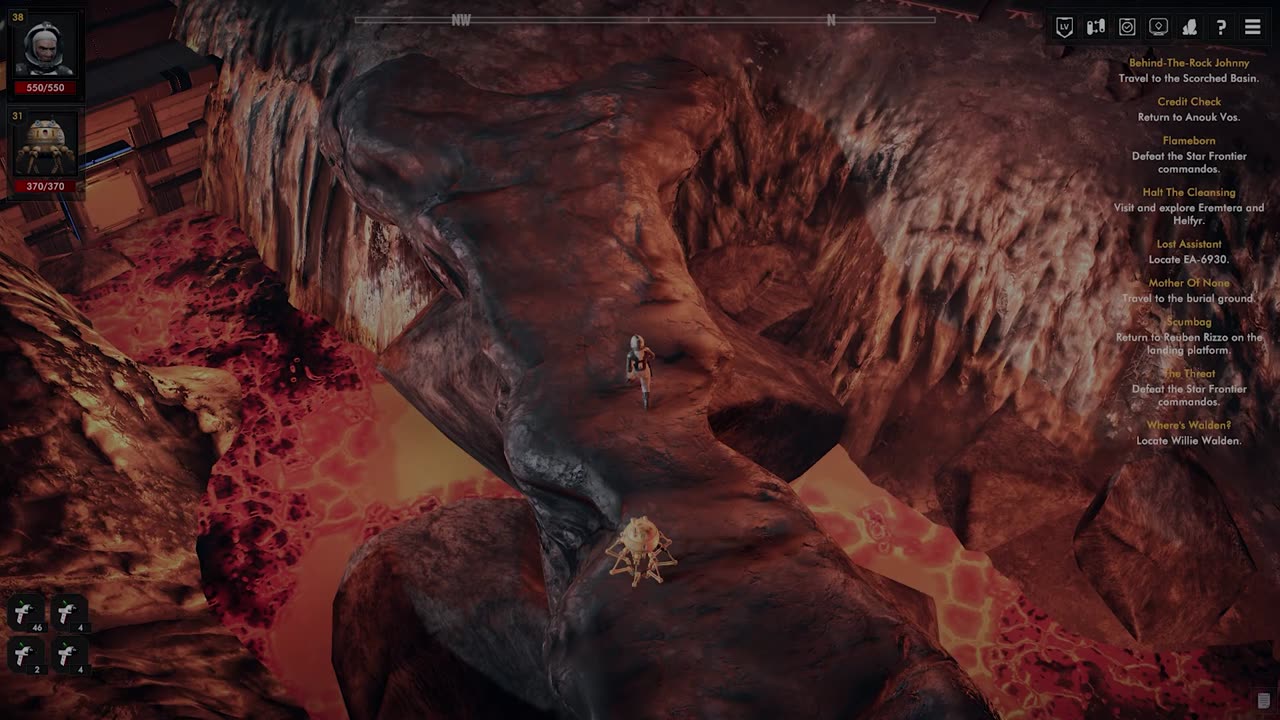1280x720 pixels.
Task: Select the Where's Walden? quest entry
Action: (x=1189, y=425)
